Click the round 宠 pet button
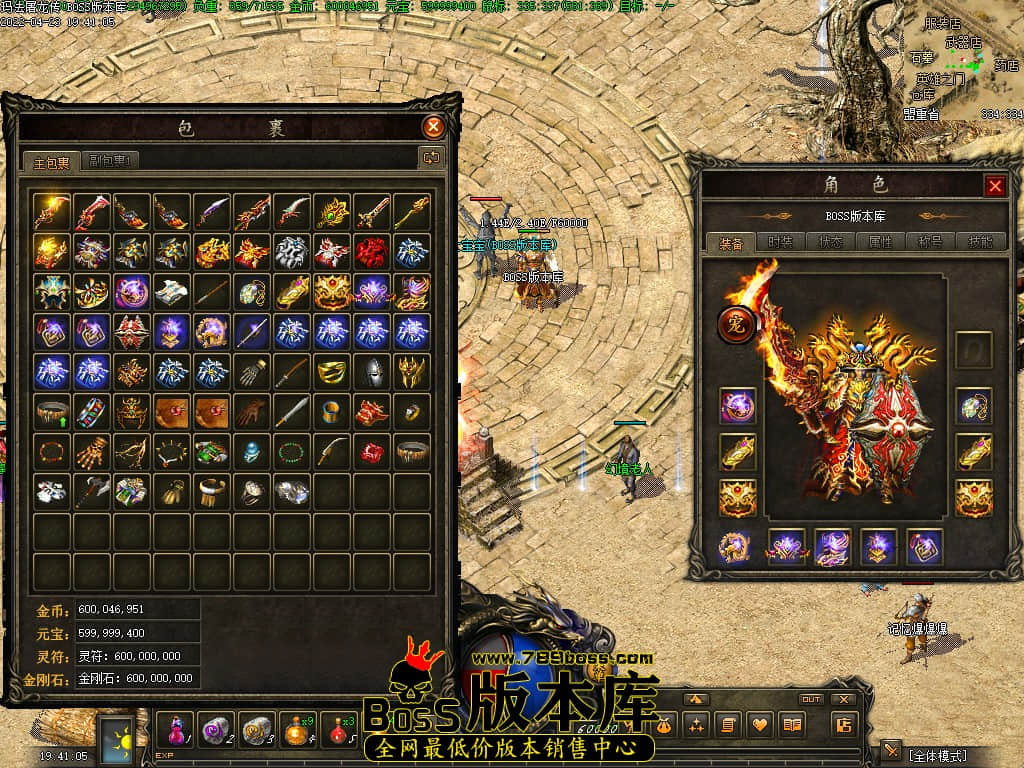This screenshot has width=1024, height=768. click(737, 326)
